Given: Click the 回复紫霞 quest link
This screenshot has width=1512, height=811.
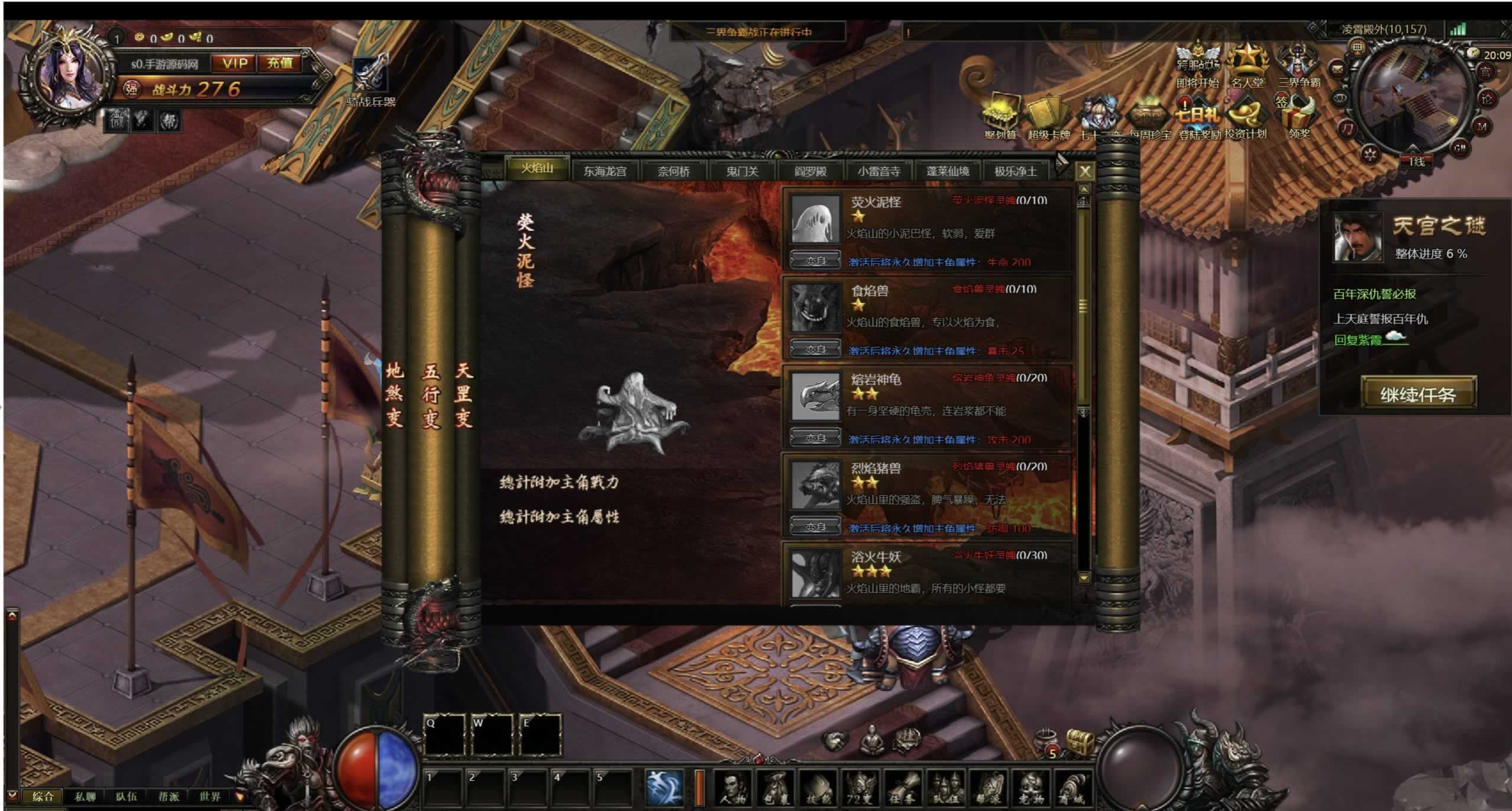Looking at the screenshot, I should [1358, 340].
